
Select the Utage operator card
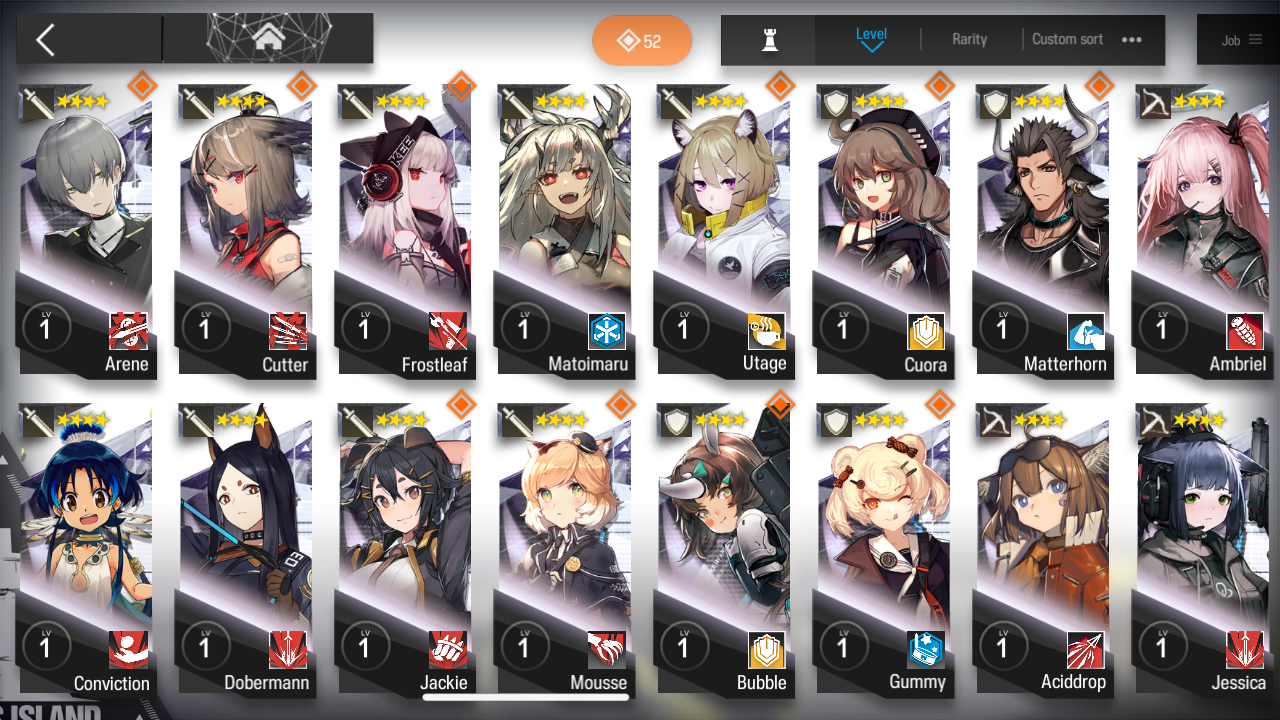click(724, 230)
